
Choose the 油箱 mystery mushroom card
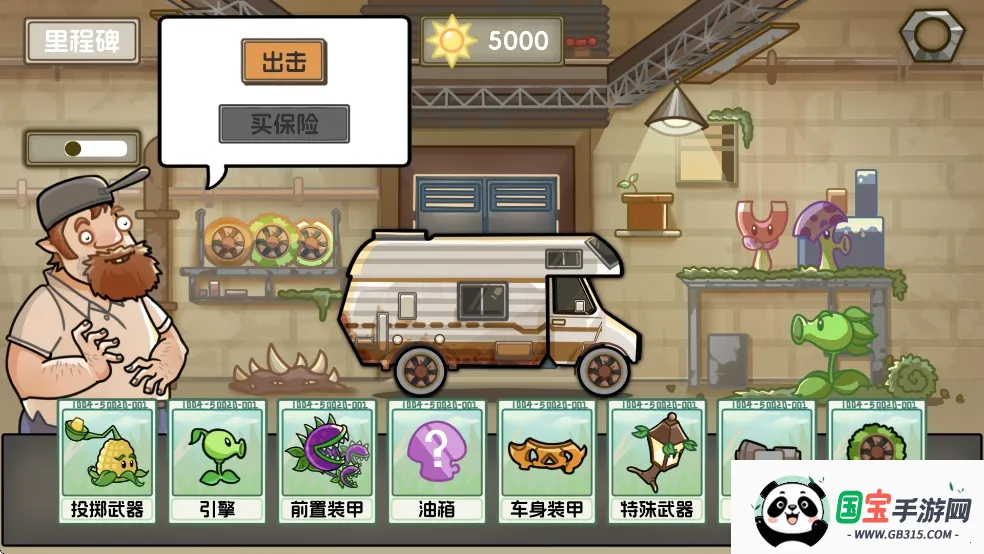pos(436,461)
